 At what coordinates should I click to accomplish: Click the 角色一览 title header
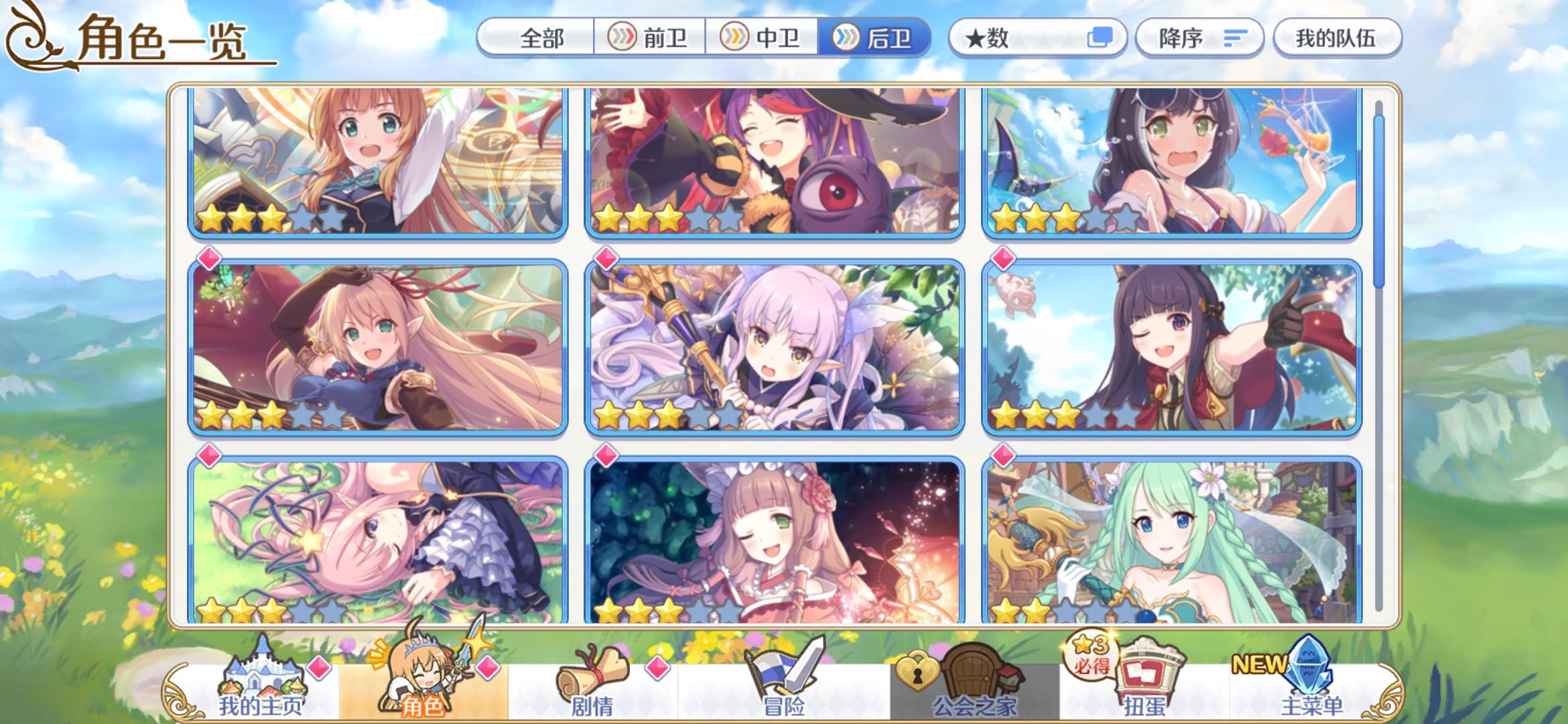pyautogui.click(x=161, y=38)
